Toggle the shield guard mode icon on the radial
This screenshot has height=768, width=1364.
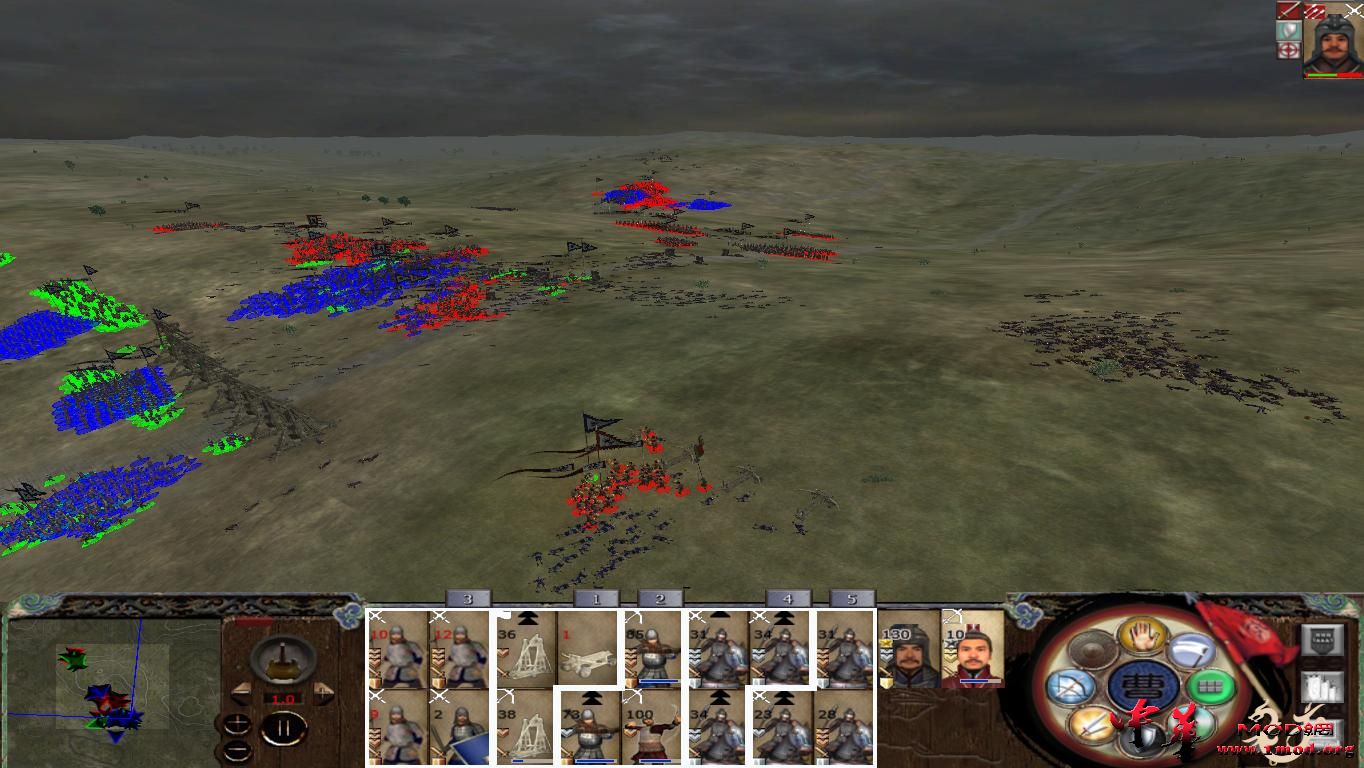click(x=1144, y=740)
